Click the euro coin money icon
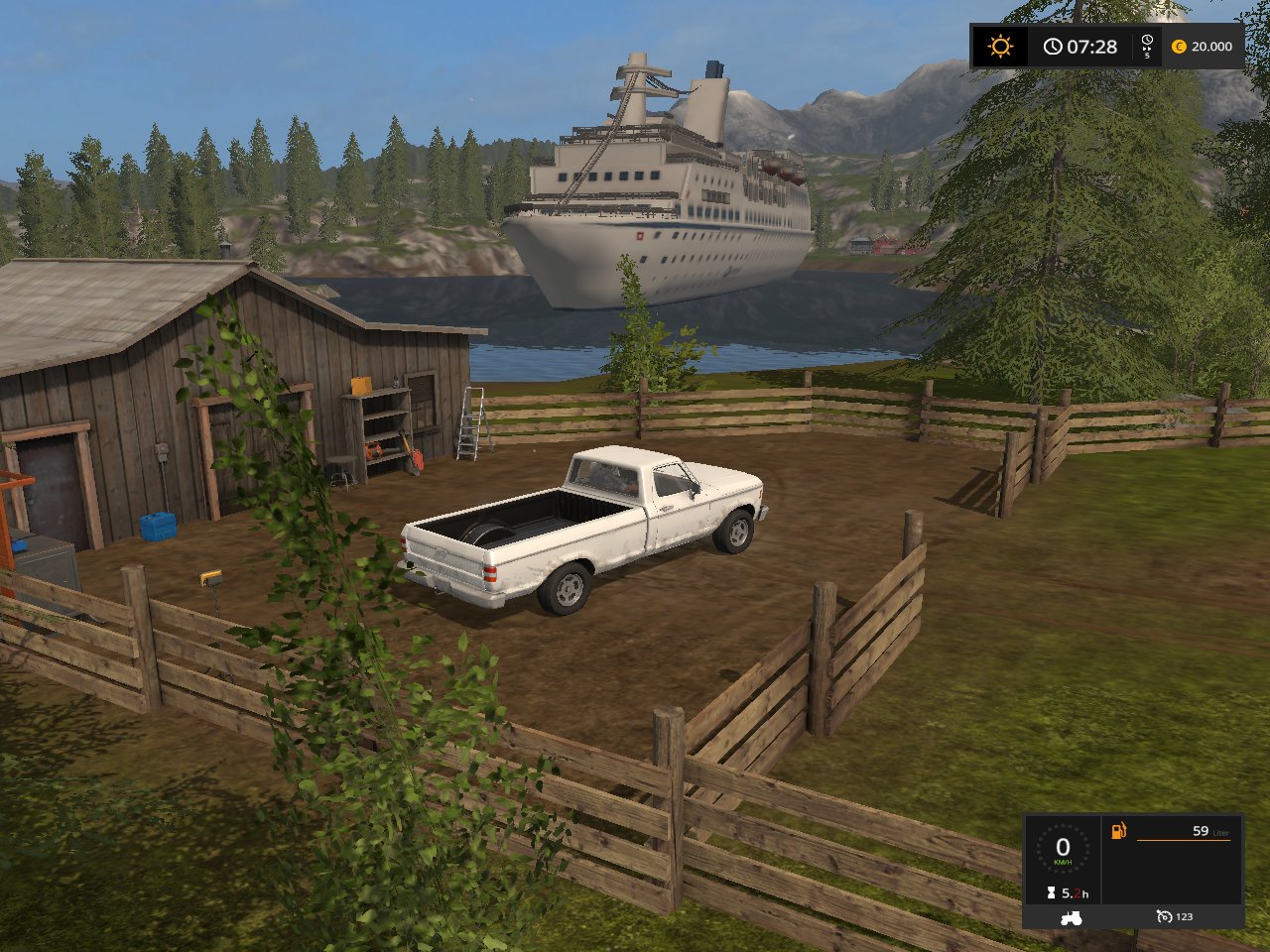This screenshot has width=1270, height=952. 1179,47
